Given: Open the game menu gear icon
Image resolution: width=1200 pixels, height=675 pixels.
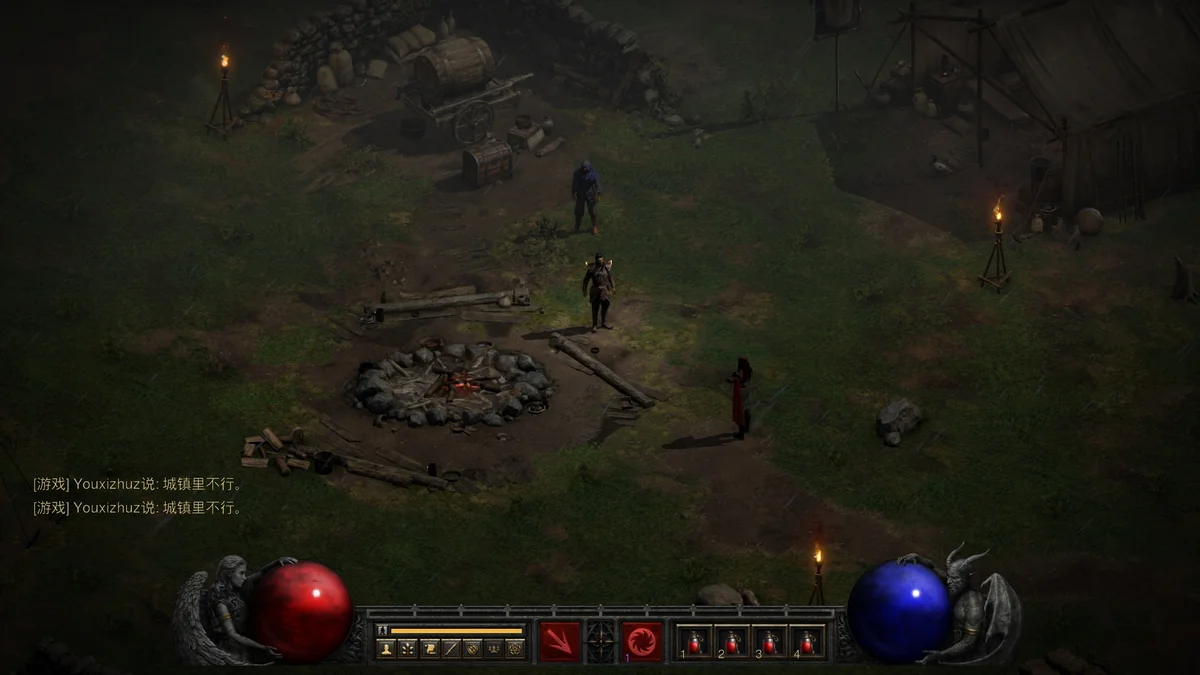Looking at the screenshot, I should pyautogui.click(x=515, y=649).
